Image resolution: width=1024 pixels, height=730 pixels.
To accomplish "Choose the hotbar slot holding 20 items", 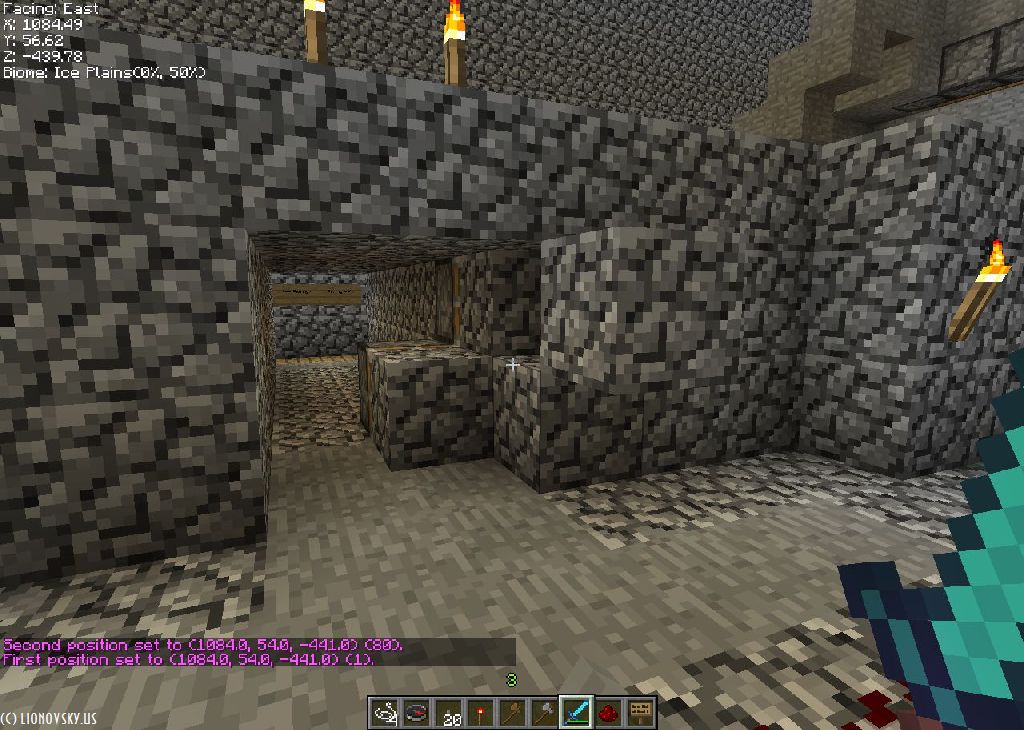I will (x=448, y=713).
